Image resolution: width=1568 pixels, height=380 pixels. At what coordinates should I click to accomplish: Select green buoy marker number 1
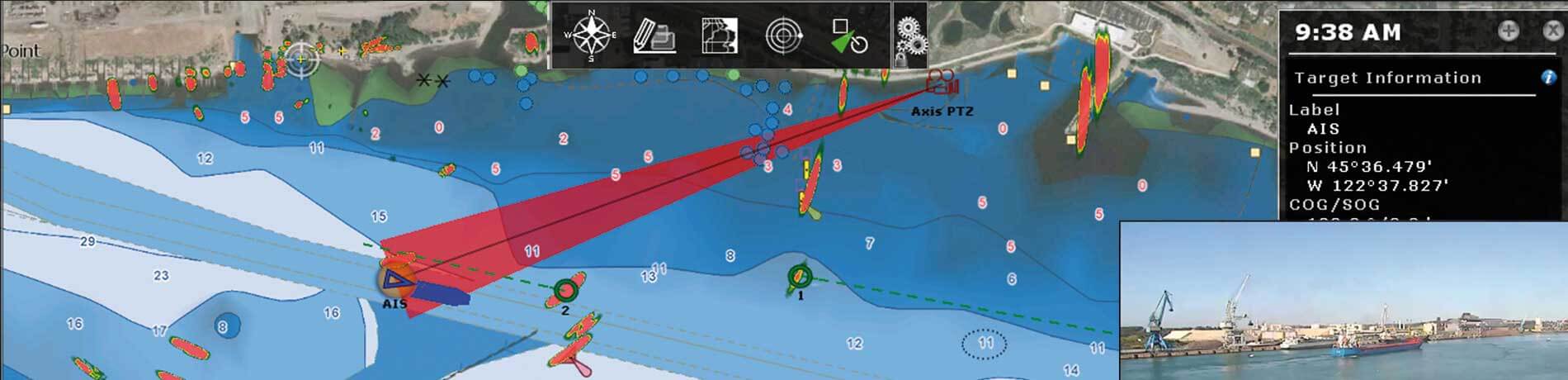(799, 276)
